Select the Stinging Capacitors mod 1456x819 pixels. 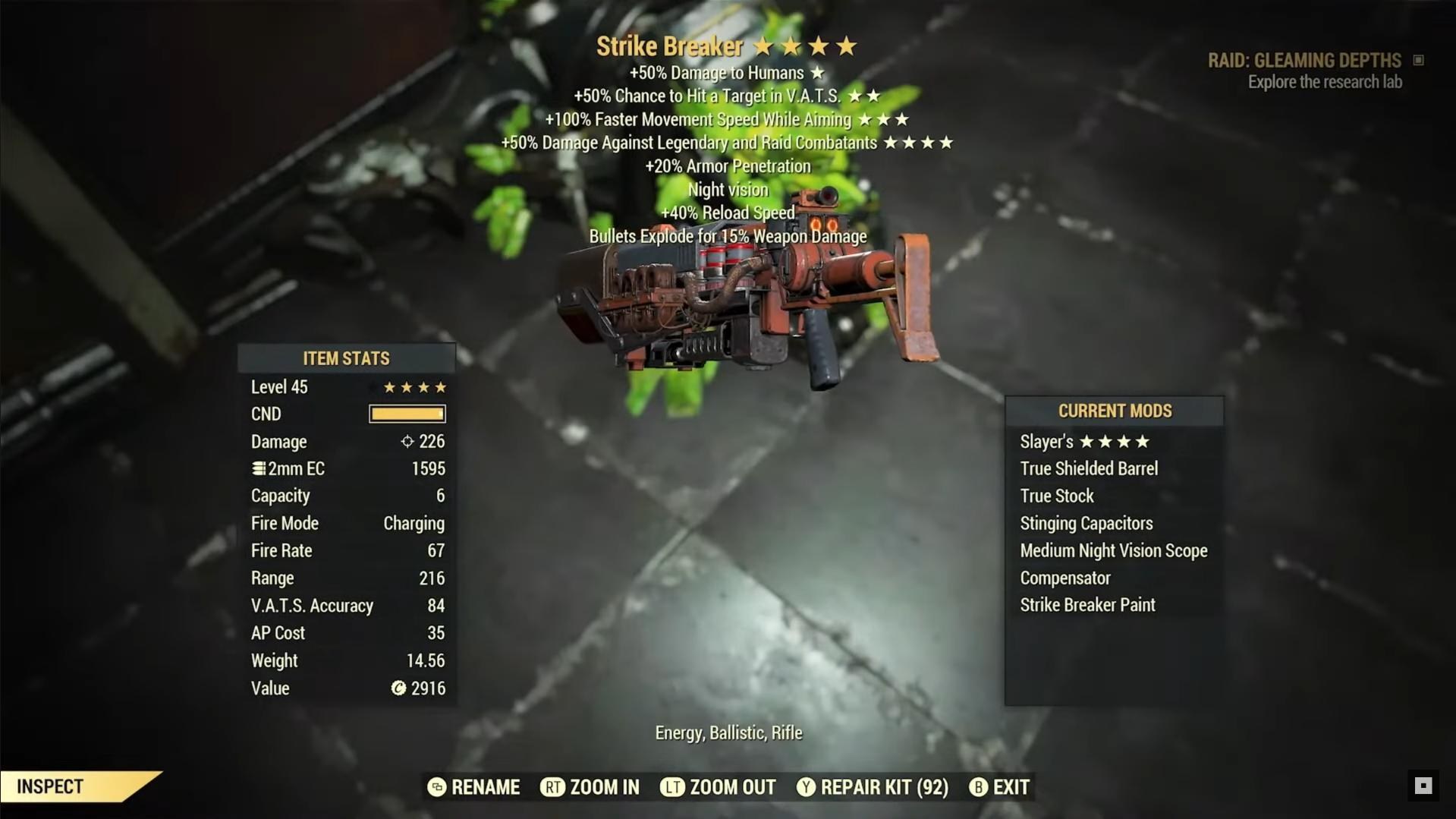[1086, 524]
